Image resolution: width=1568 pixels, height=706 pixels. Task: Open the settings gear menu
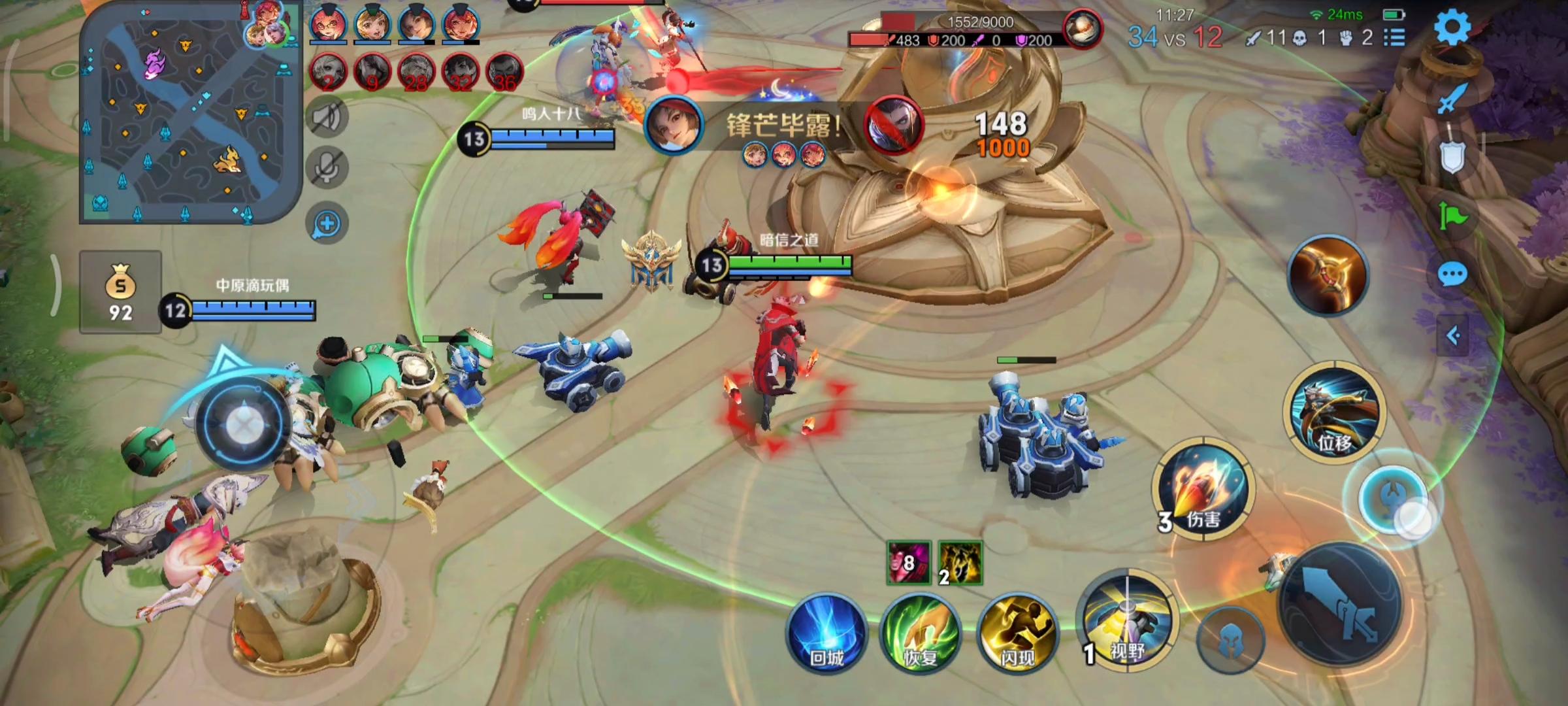click(x=1452, y=27)
